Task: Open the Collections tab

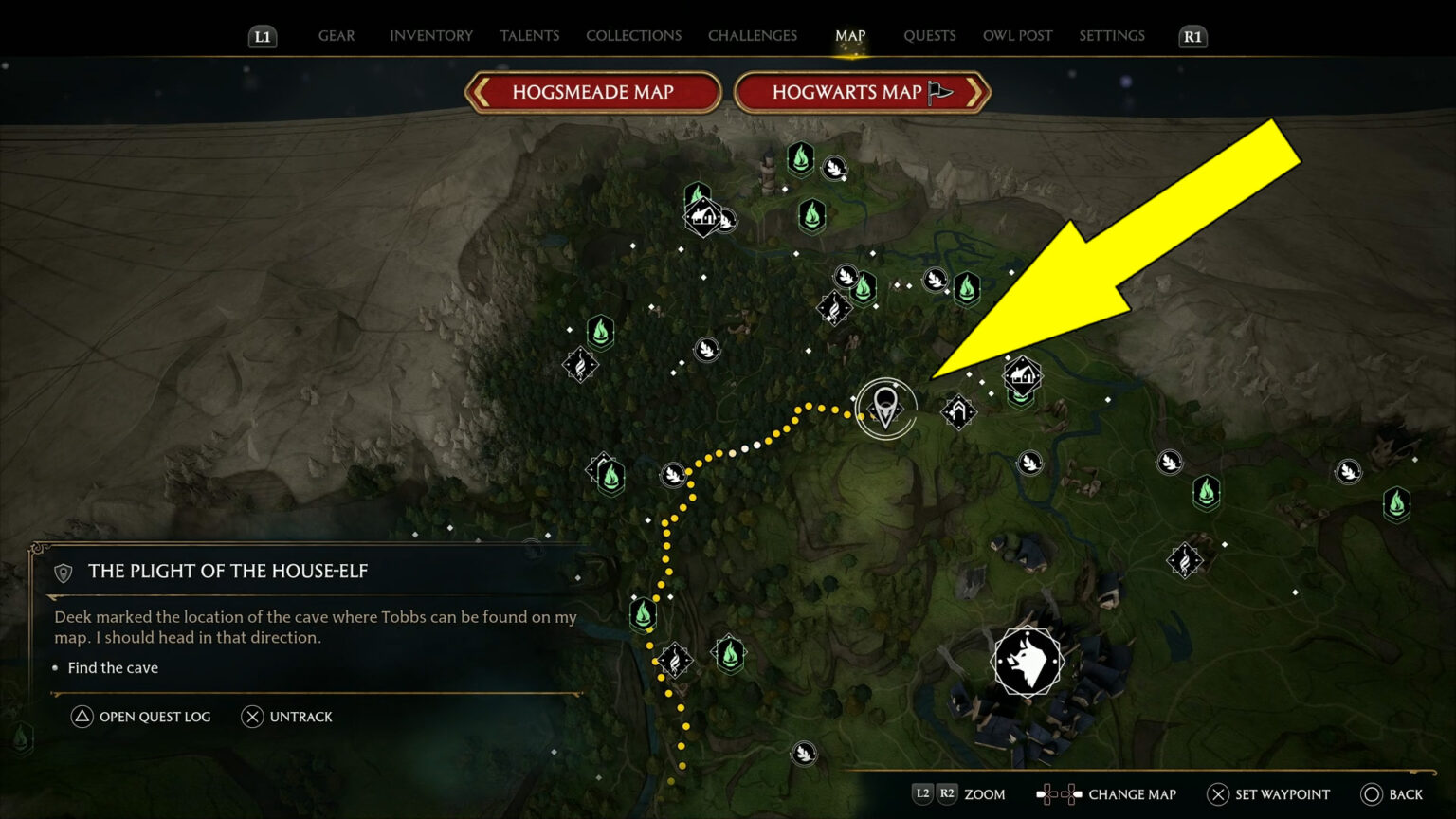Action: (x=633, y=36)
